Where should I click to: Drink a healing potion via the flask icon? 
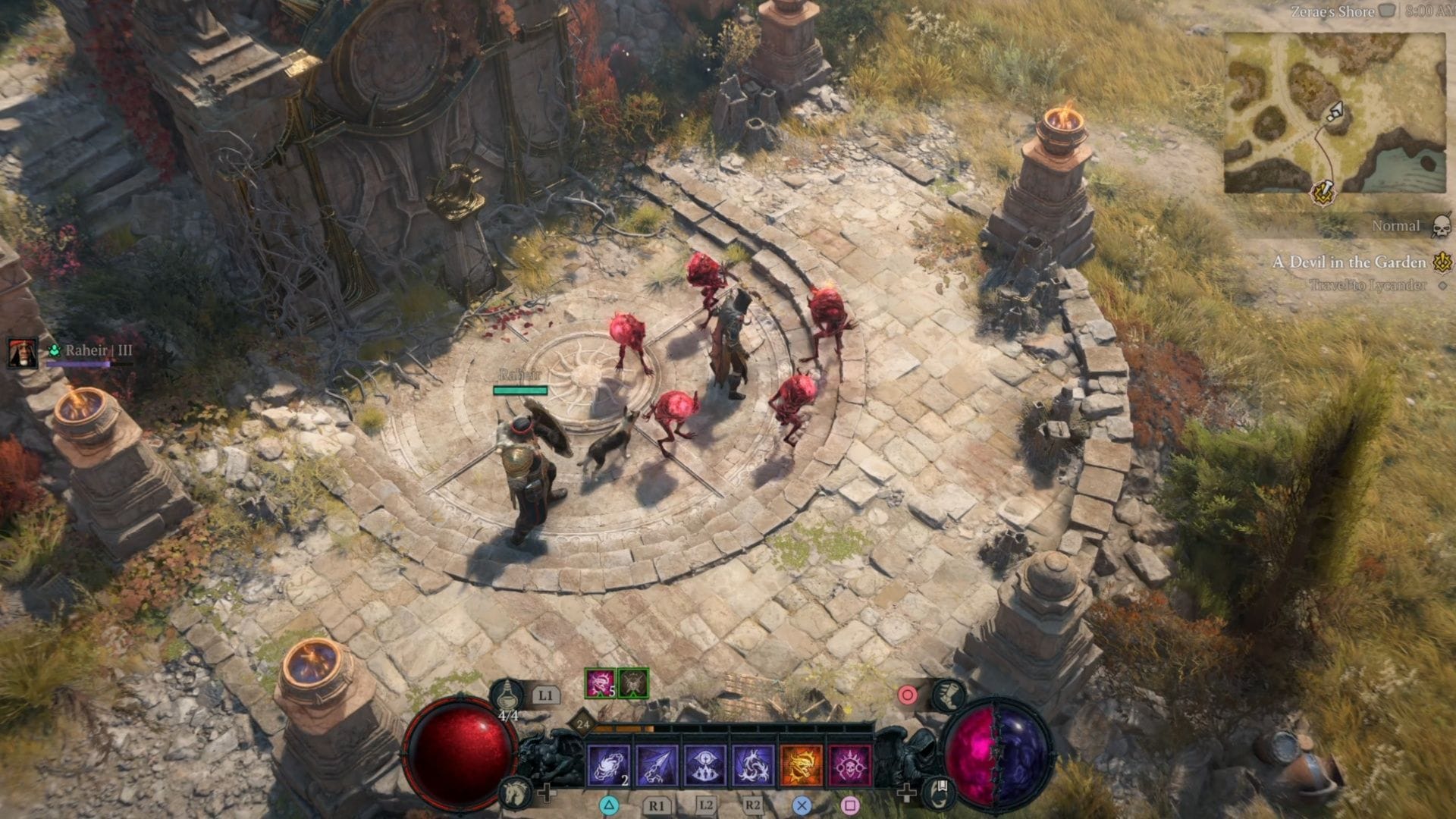tap(508, 696)
